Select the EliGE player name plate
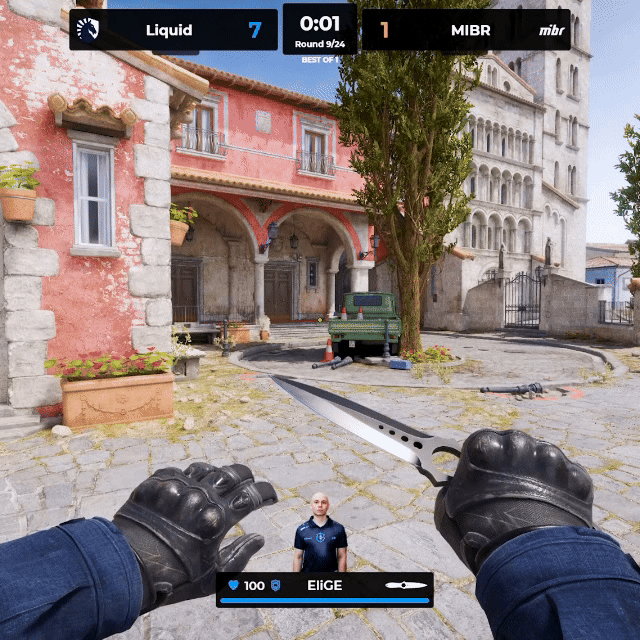This screenshot has height=640, width=640. tap(324, 585)
